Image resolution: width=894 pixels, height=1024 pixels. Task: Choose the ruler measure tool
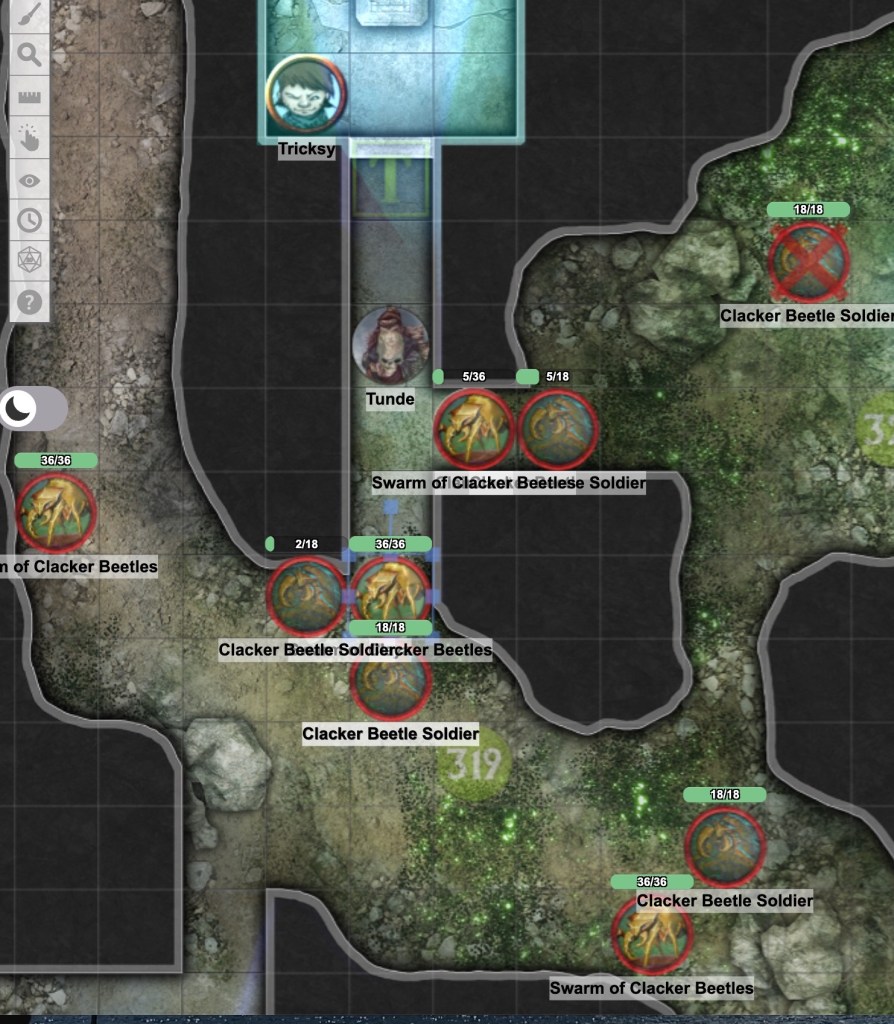coord(30,98)
